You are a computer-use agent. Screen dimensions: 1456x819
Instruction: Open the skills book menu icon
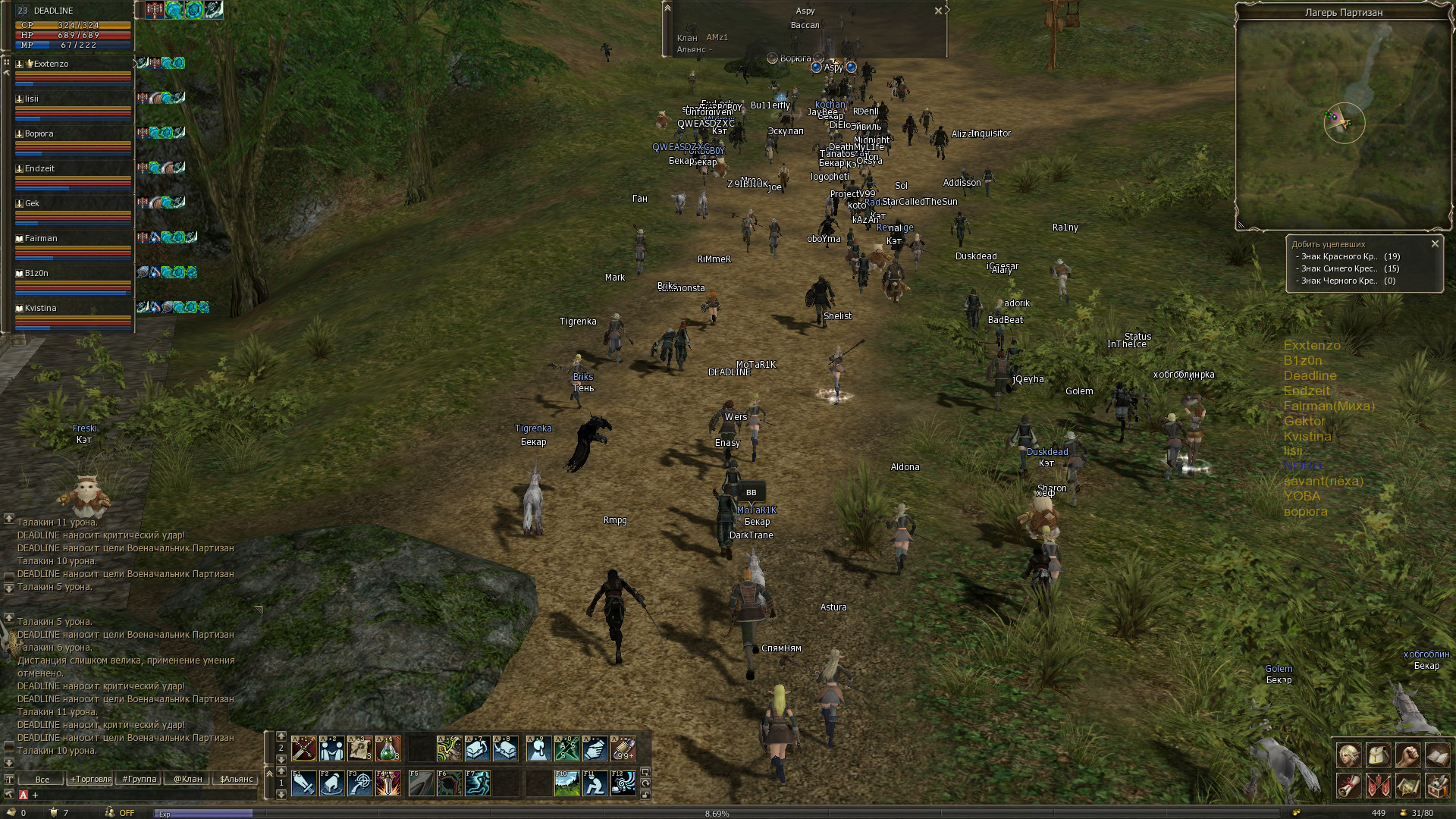click(1437, 756)
